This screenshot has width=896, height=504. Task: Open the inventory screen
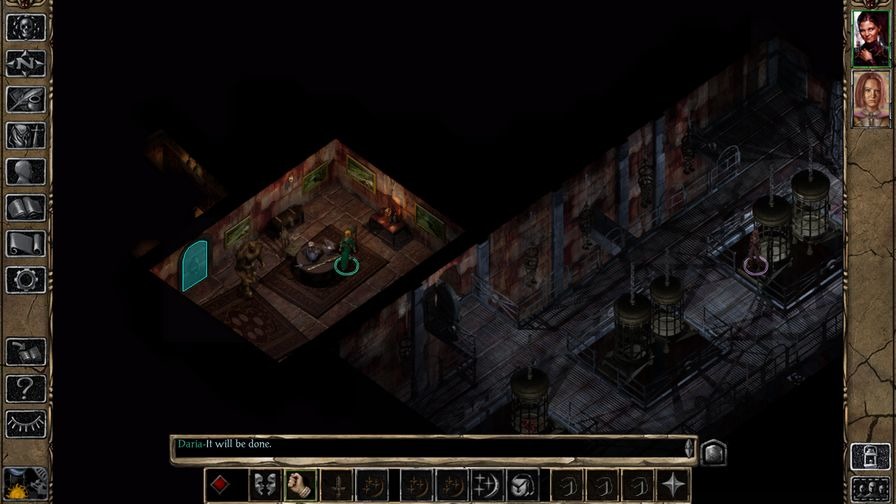coord(25,134)
